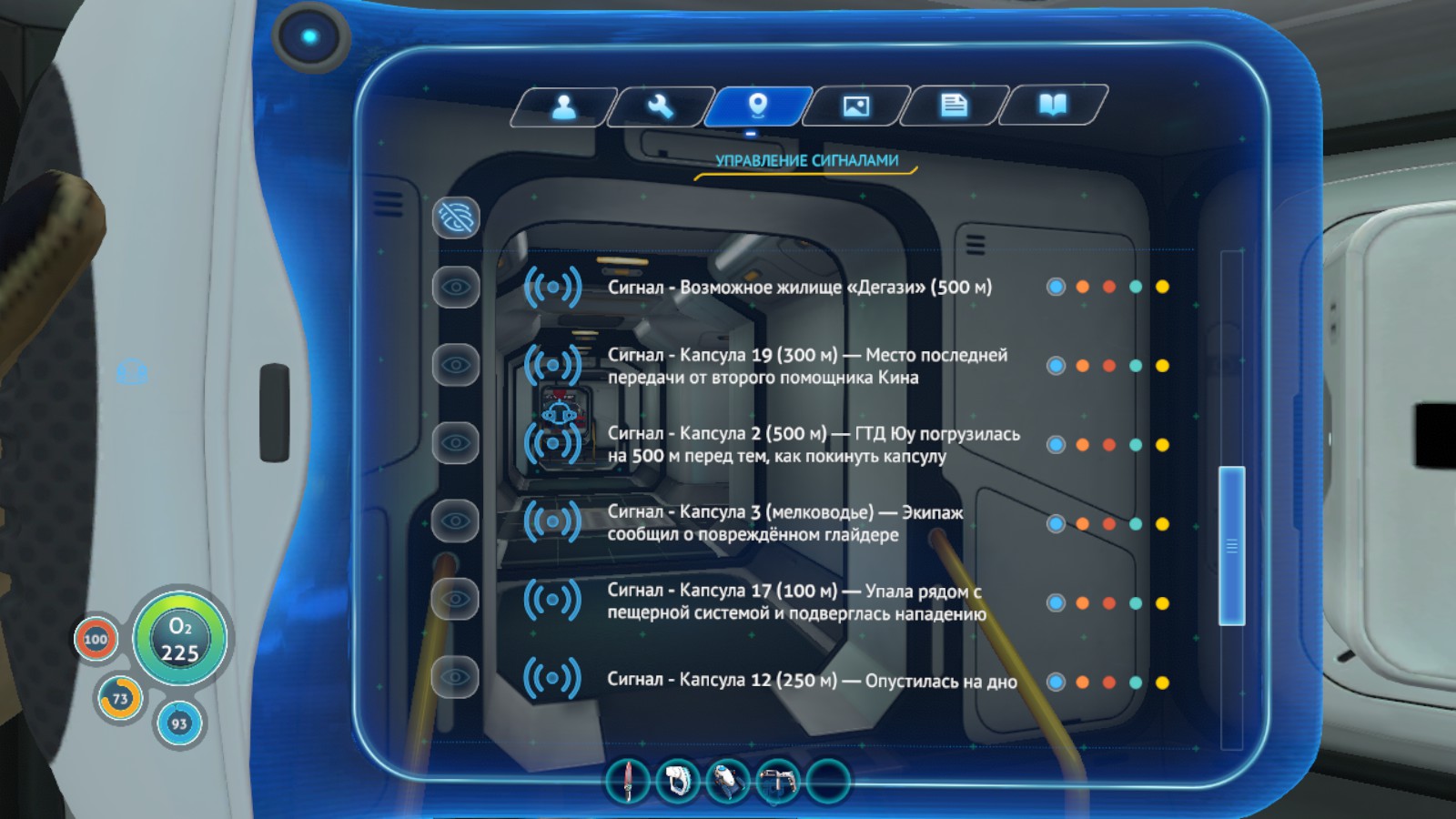Image resolution: width=1456 pixels, height=819 pixels.
Task: Select the repair tool quickslot icon
Action: pos(778,781)
